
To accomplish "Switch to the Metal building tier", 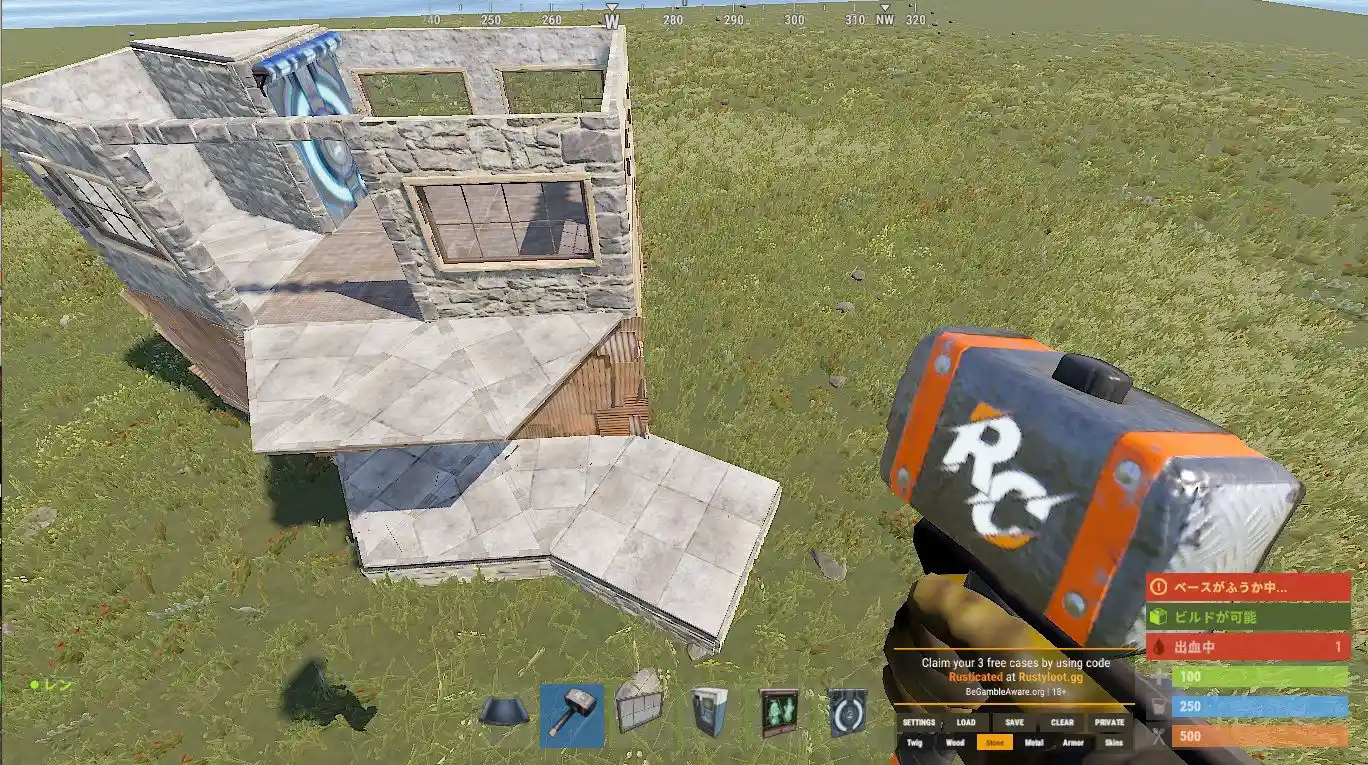I will point(1035,743).
